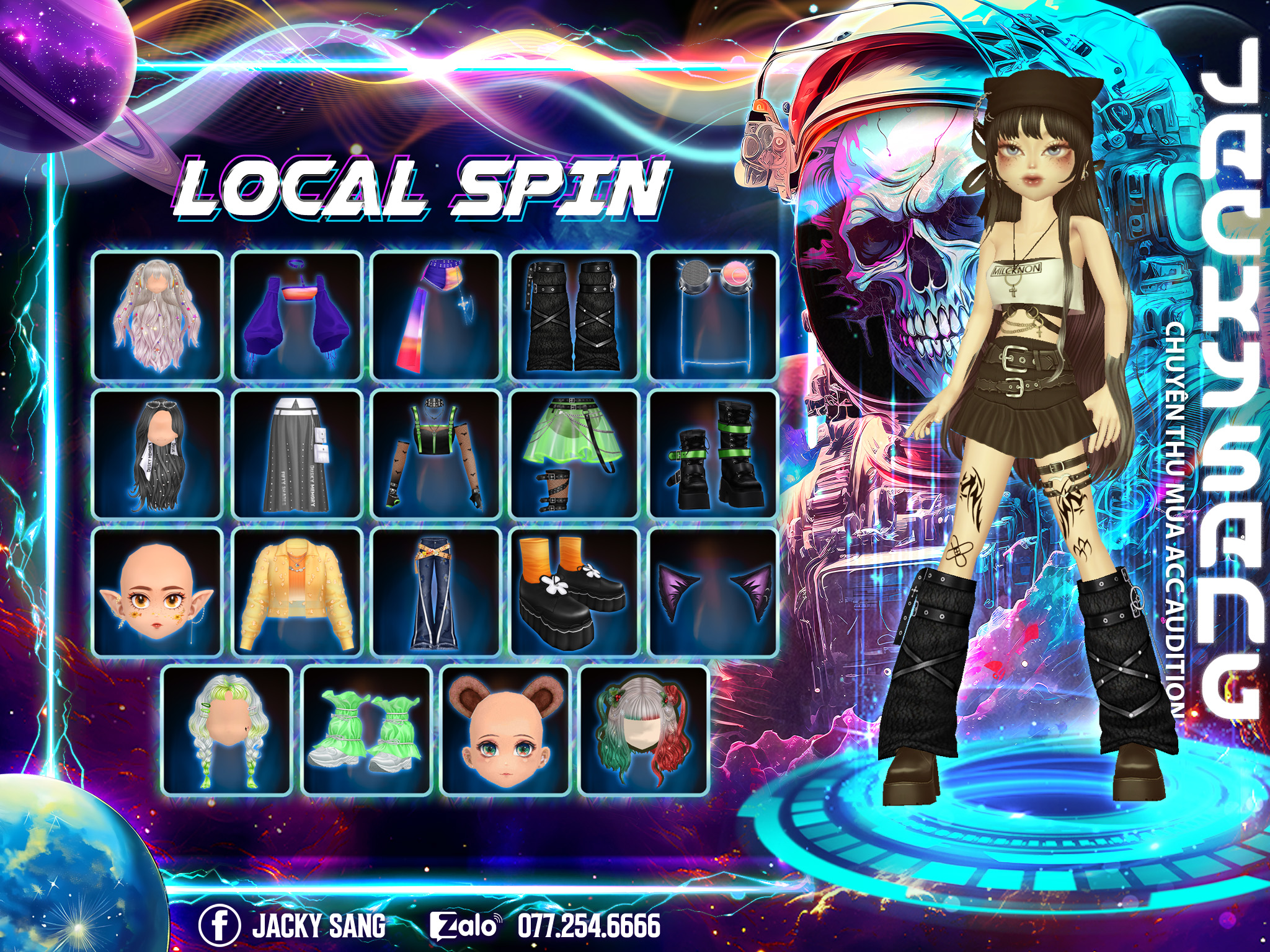Viewport: 1270px width, 952px height.
Task: Select the purple cat ears tile
Action: click(713, 592)
